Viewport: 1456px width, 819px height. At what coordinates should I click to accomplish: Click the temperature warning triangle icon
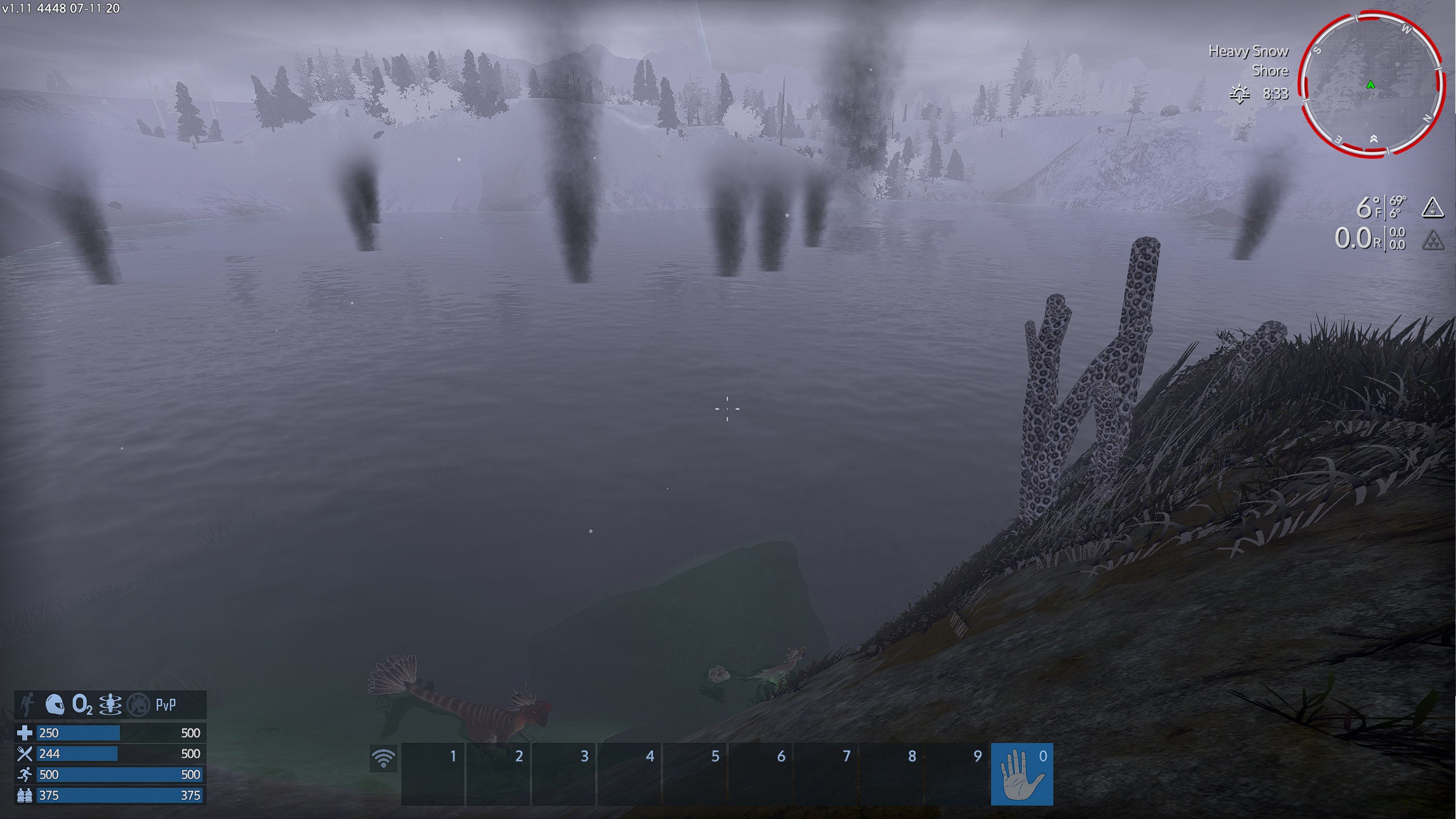(1433, 208)
